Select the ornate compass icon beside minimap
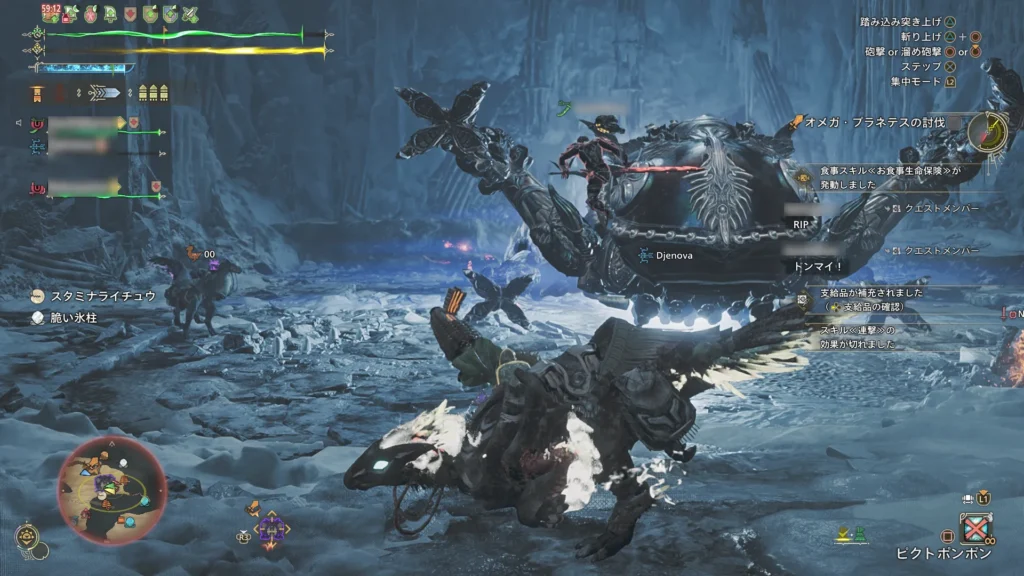This screenshot has width=1024, height=576. [29, 539]
